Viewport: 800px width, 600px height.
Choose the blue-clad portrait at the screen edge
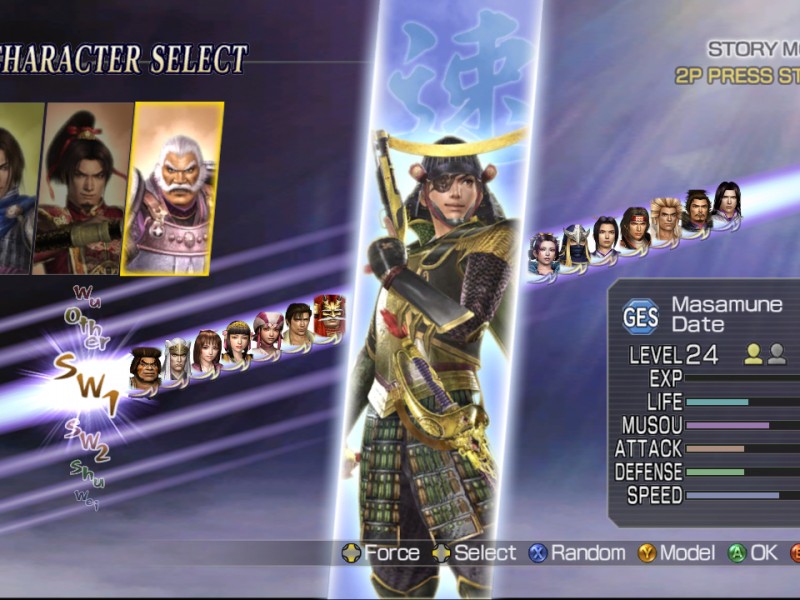[x=17, y=190]
